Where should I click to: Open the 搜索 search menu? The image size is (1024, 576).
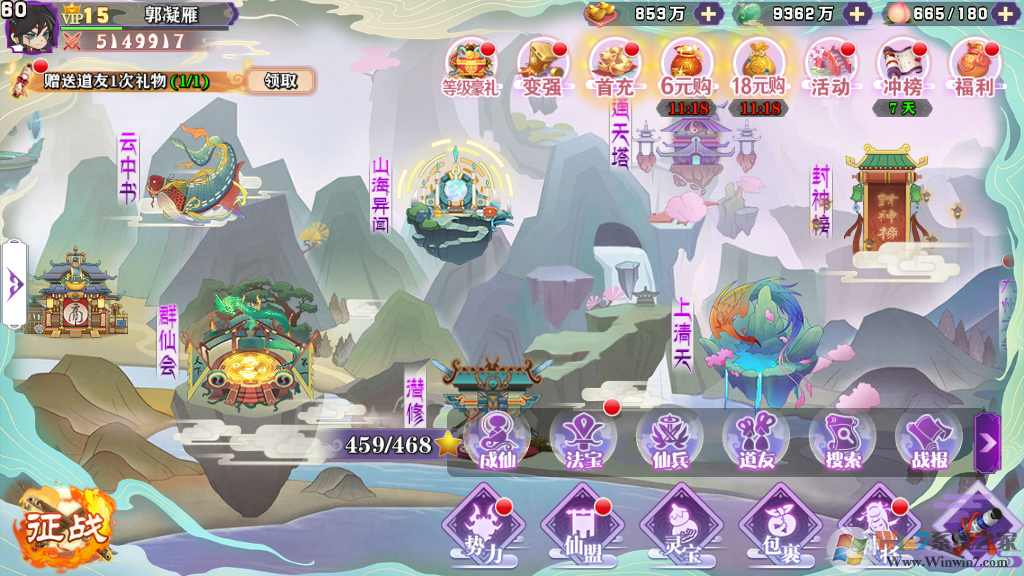click(x=842, y=441)
